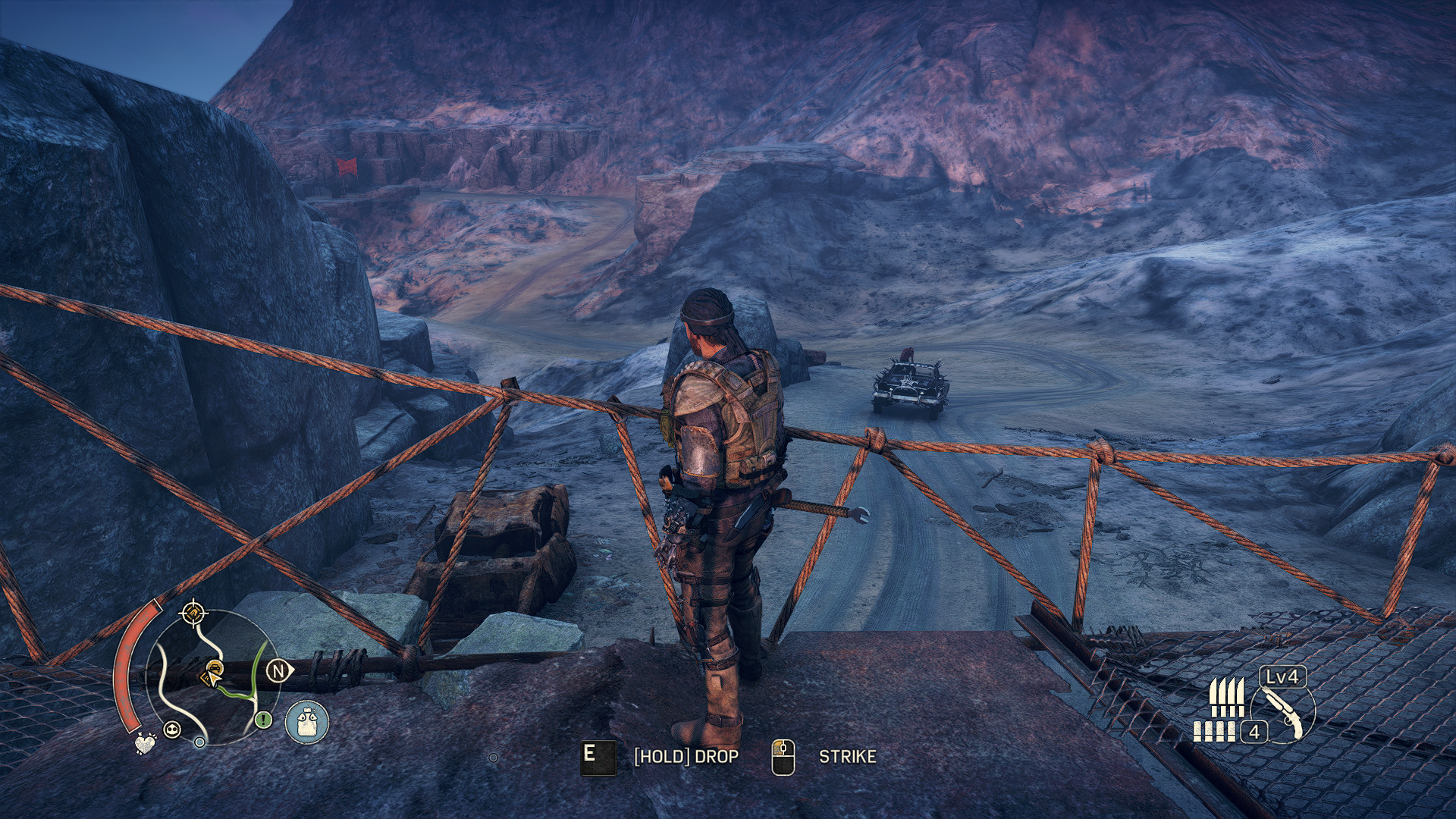Click the water canteen icon

tap(307, 720)
